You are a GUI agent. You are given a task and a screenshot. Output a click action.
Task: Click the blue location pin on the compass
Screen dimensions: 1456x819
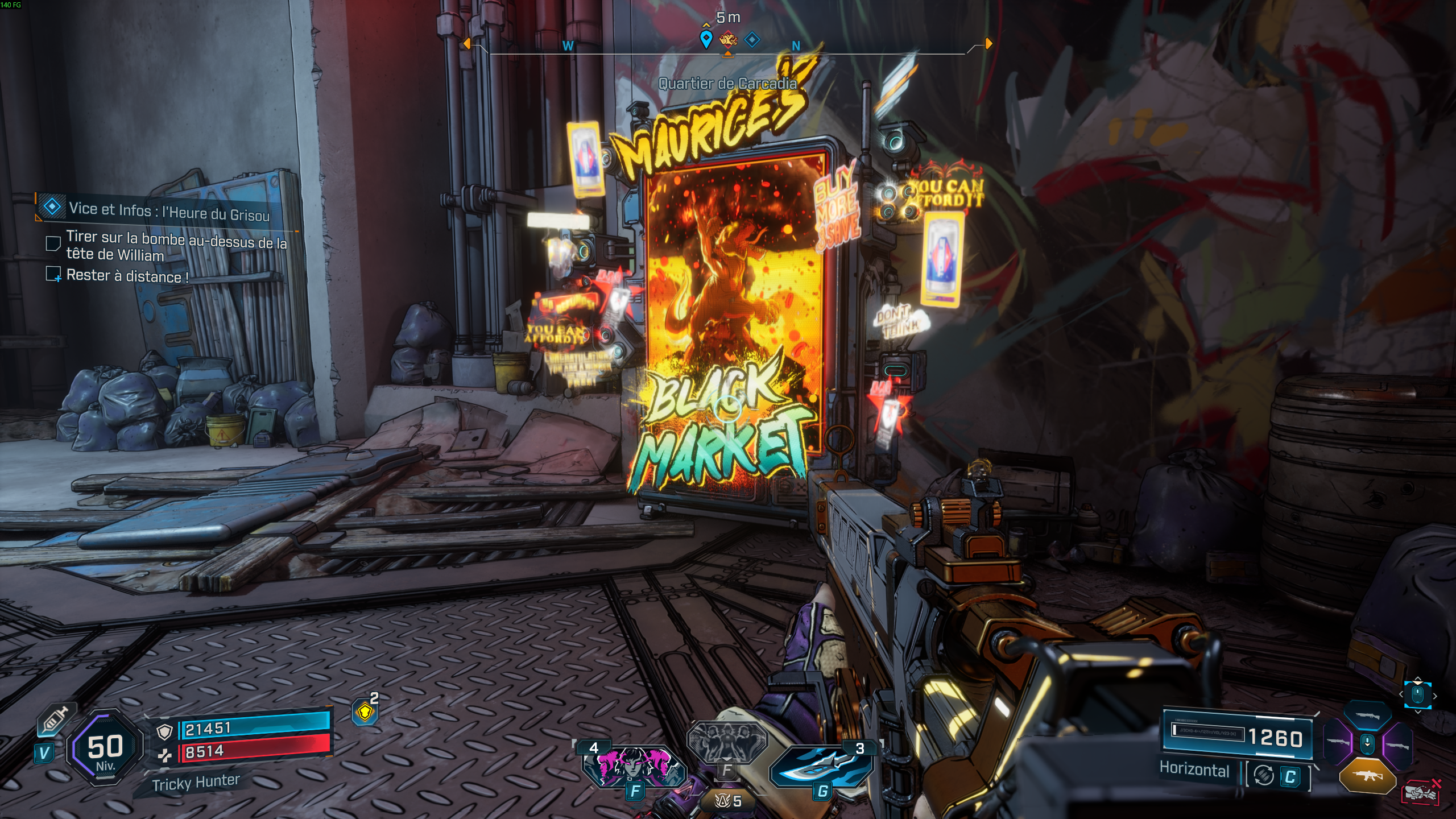pos(706,39)
